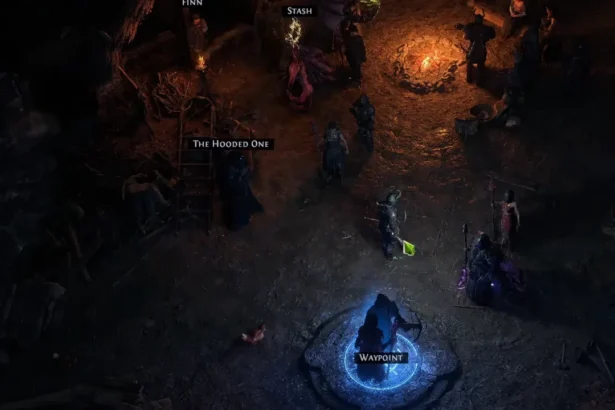Open the Stash label
Image resolution: width=615 pixels, height=410 pixels.
pos(299,11)
